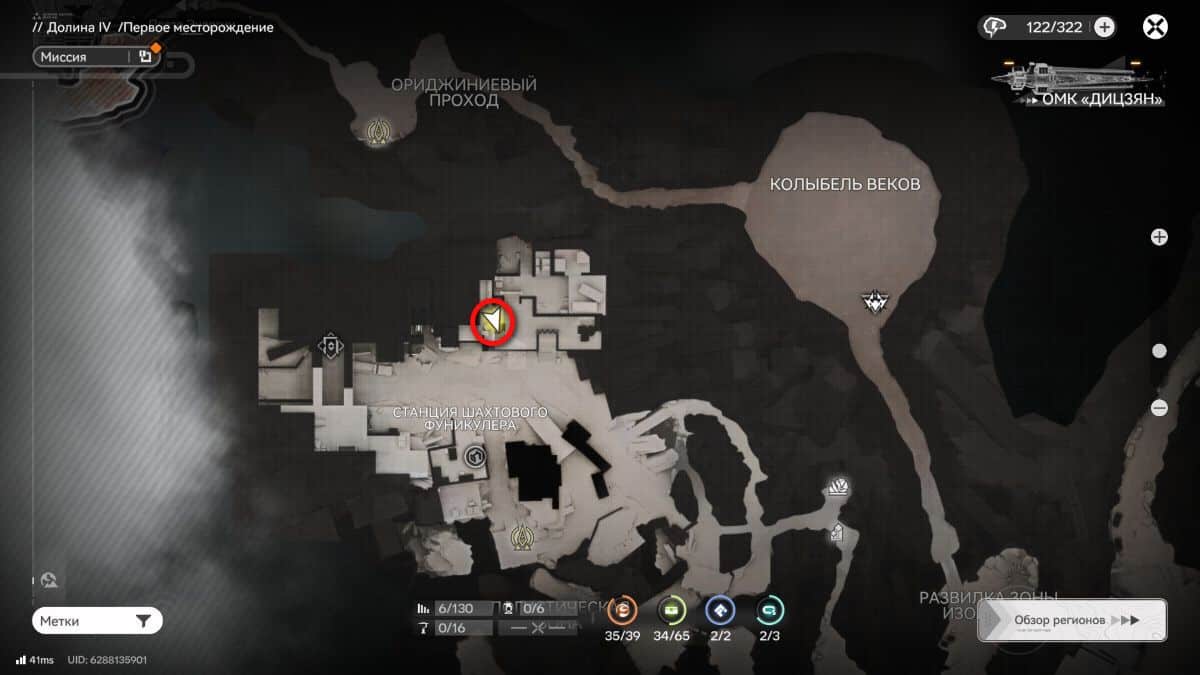The height and width of the screenshot is (675, 1200).
Task: Select the Колыбель веков boss marker
Action: [x=878, y=300]
